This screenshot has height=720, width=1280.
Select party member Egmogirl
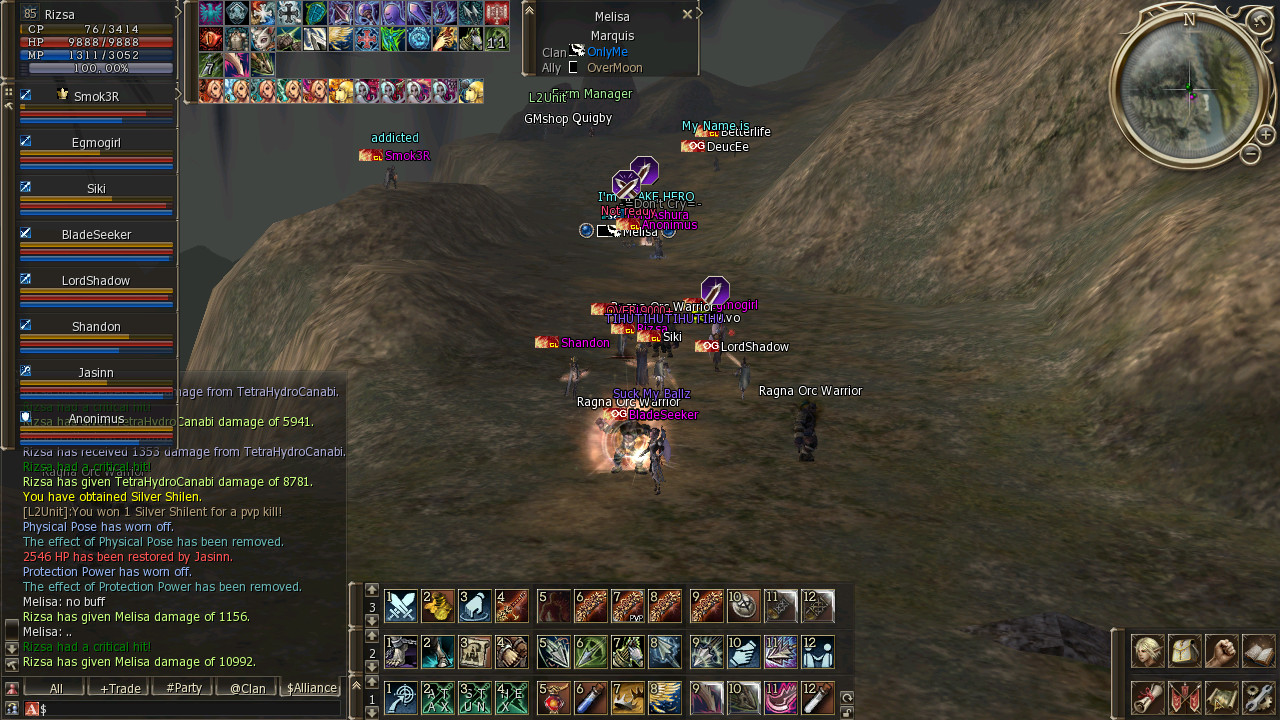click(96, 143)
